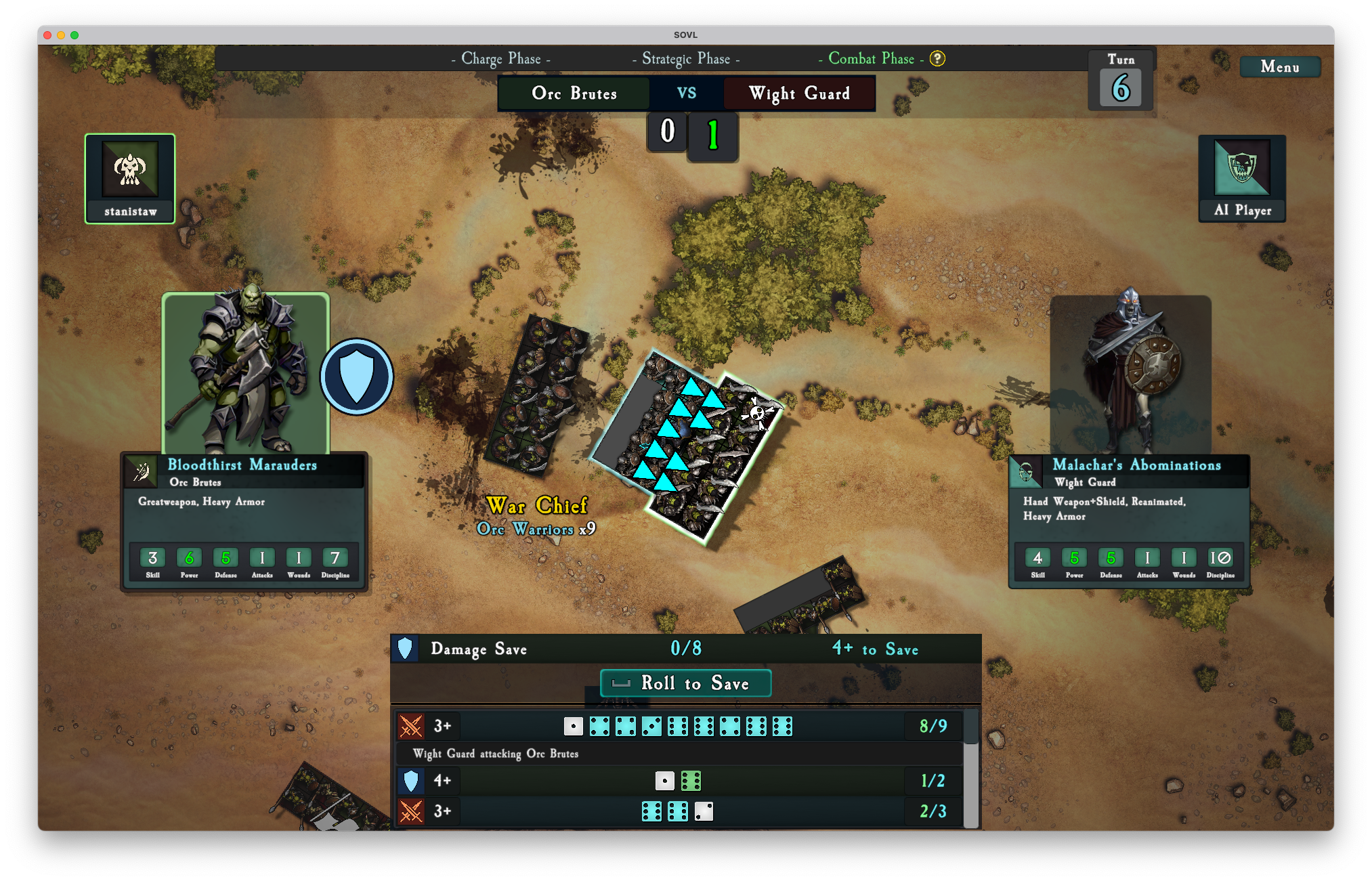
Task: Switch to the Strategic Phase tab
Action: 685,59
